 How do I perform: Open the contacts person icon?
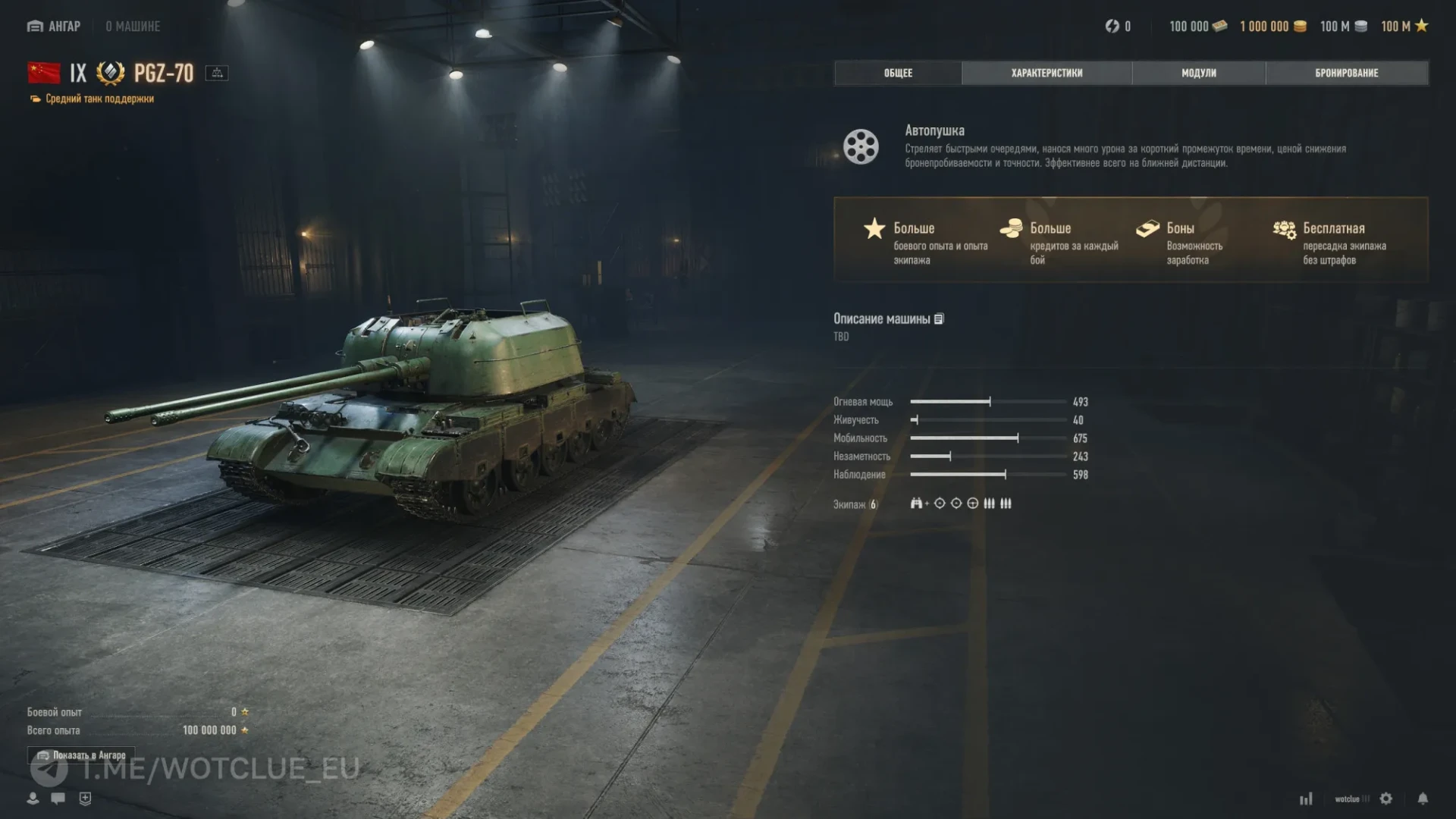click(x=33, y=799)
